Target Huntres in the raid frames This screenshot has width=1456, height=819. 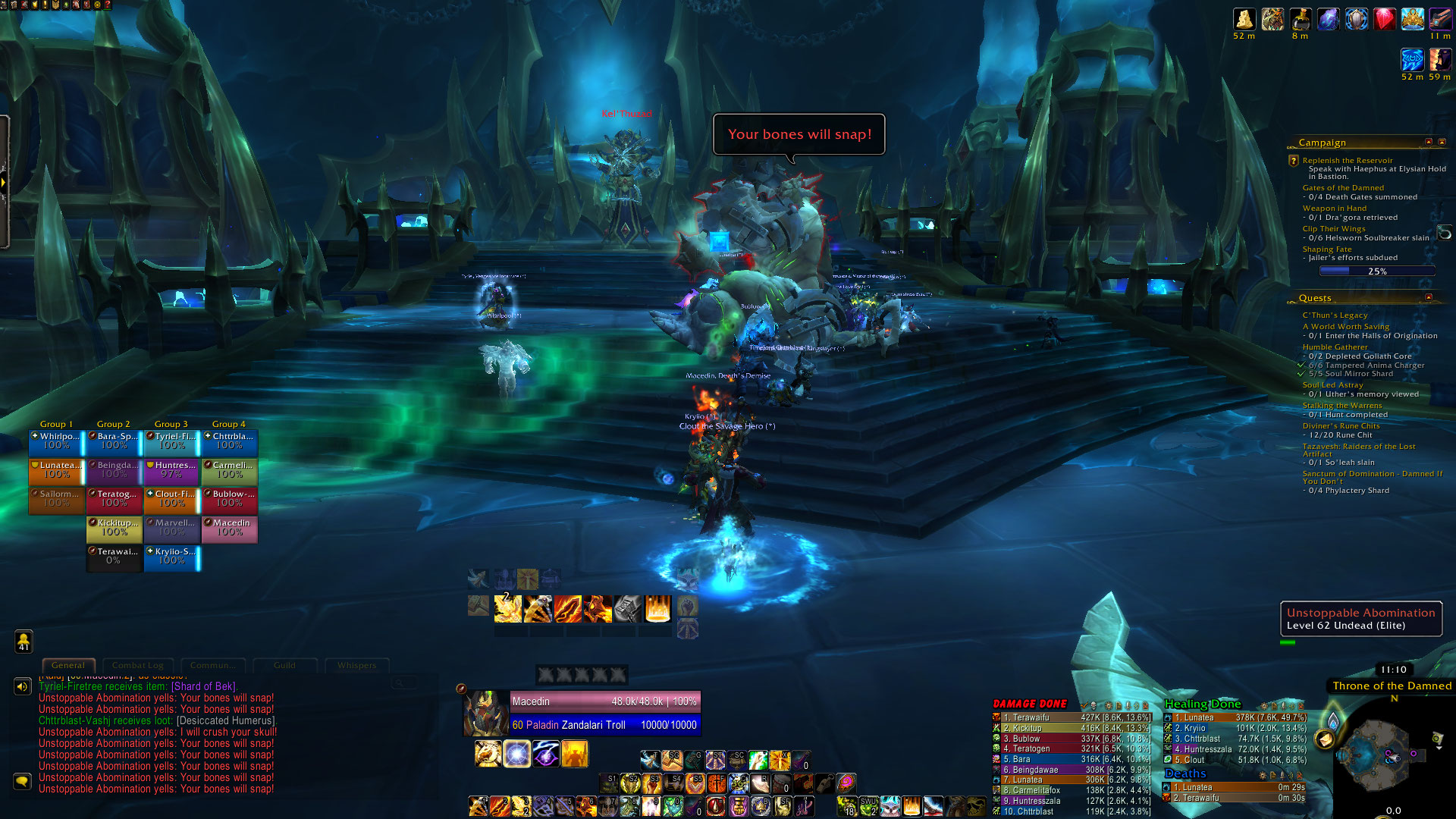[x=172, y=470]
